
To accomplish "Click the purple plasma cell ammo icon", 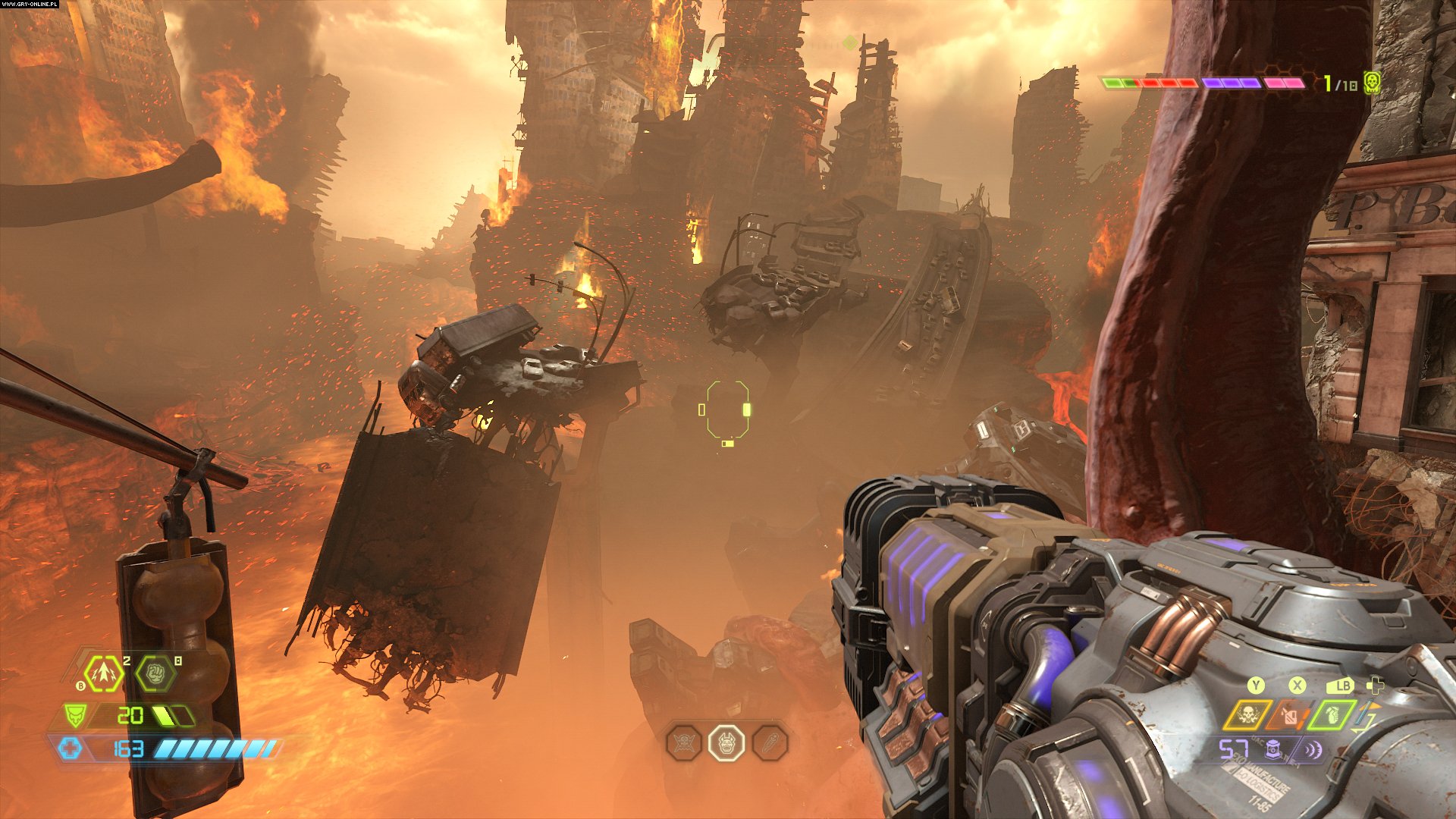I will (x=1274, y=749).
